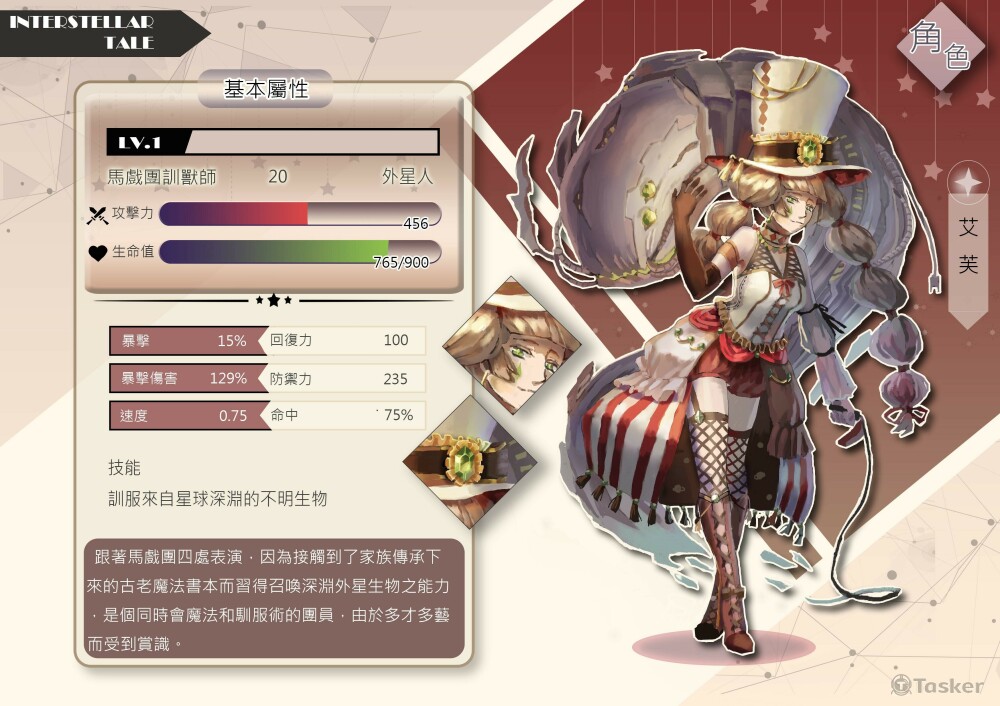
Task: Open the Tasker watermark logo
Action: (x=938, y=685)
